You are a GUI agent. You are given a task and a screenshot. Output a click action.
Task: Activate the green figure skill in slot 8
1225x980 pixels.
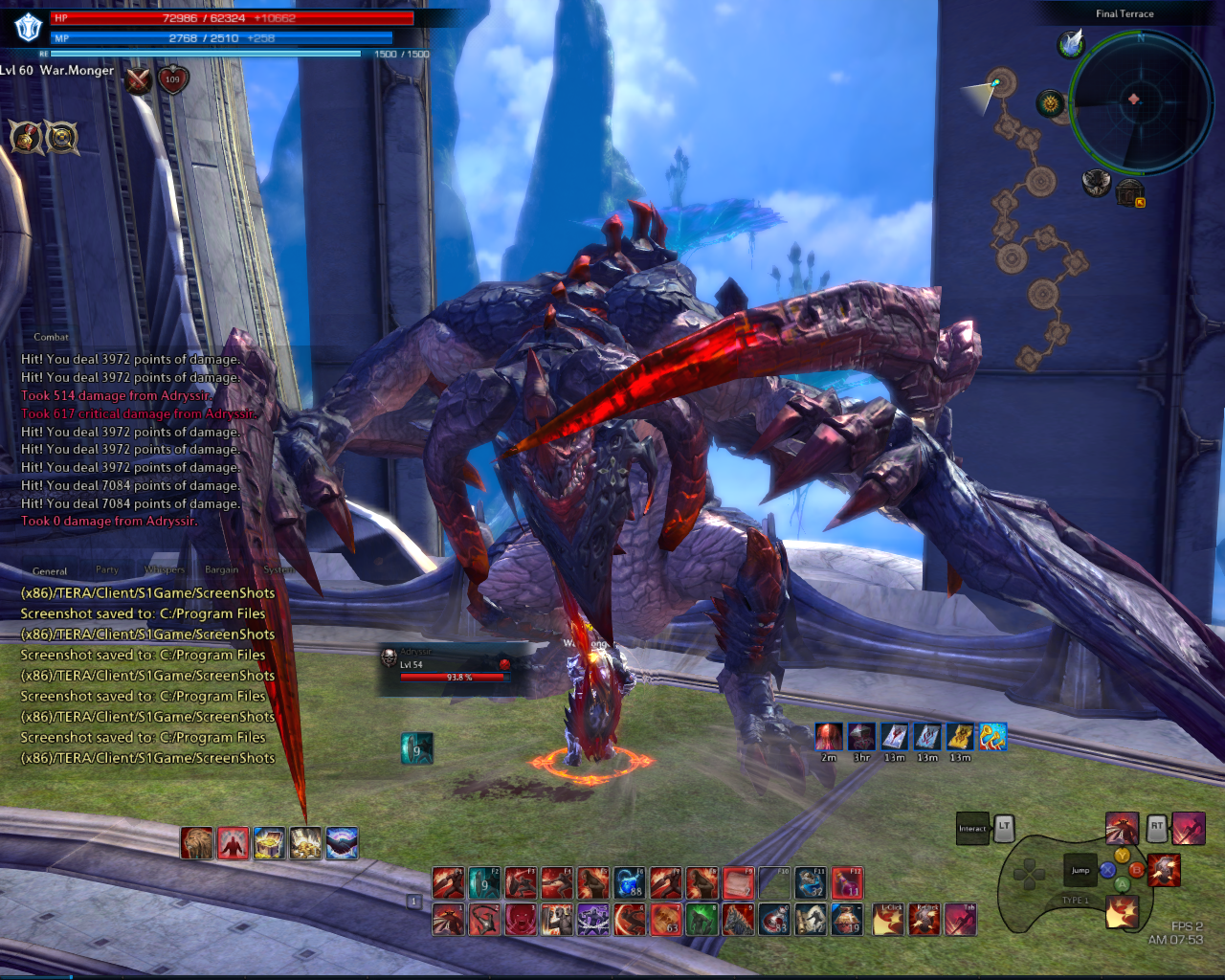[702, 920]
